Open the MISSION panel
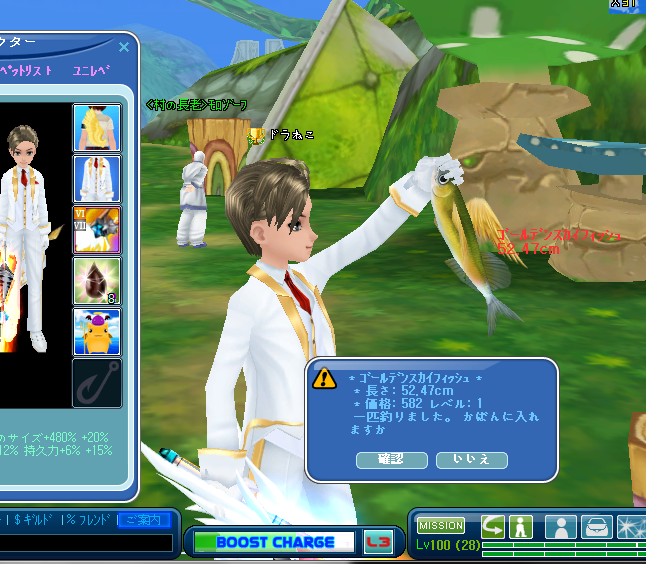Viewport: 646px width, 564px height. coord(441,525)
